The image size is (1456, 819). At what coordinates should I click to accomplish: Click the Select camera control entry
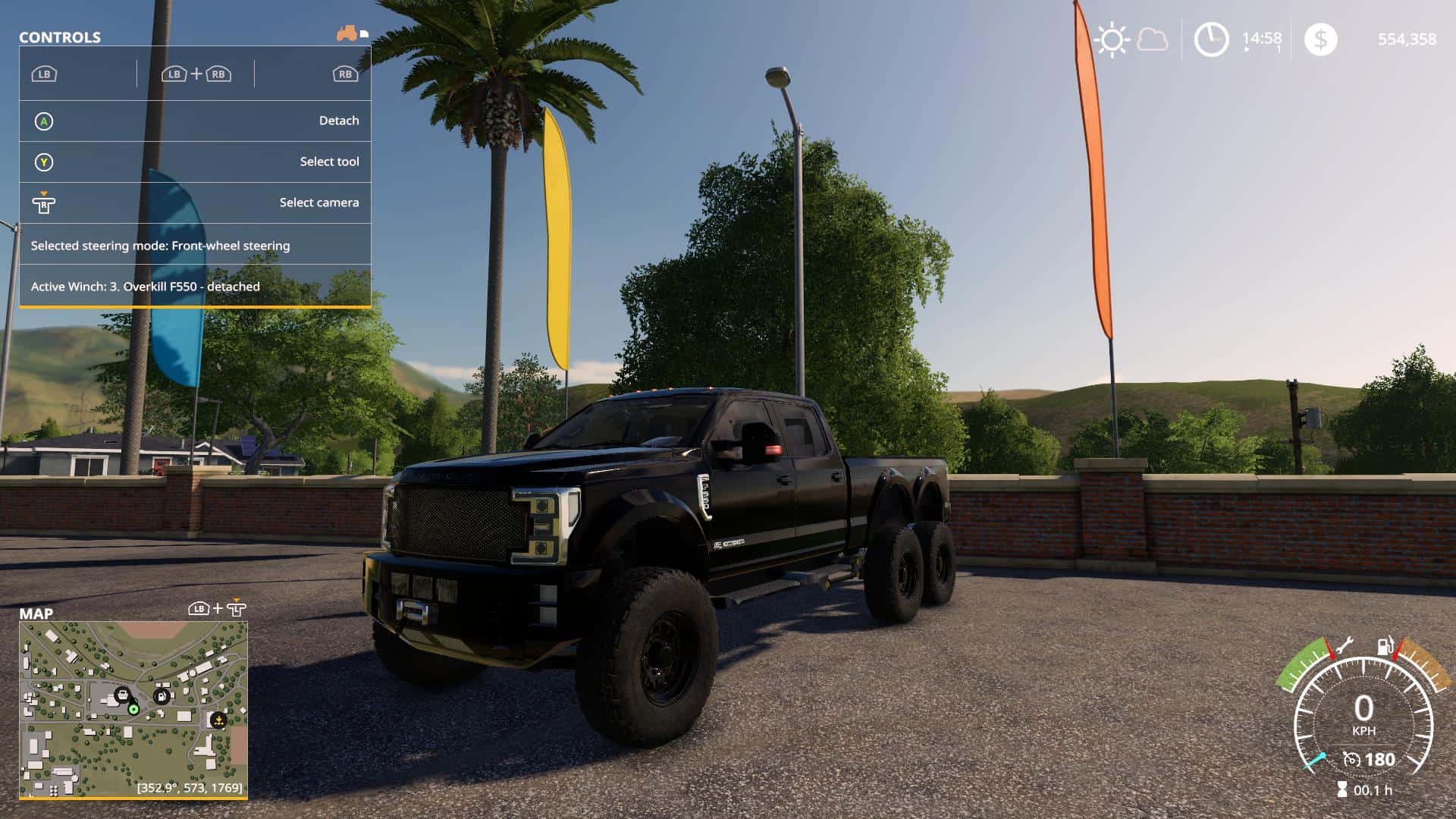pyautogui.click(x=195, y=202)
